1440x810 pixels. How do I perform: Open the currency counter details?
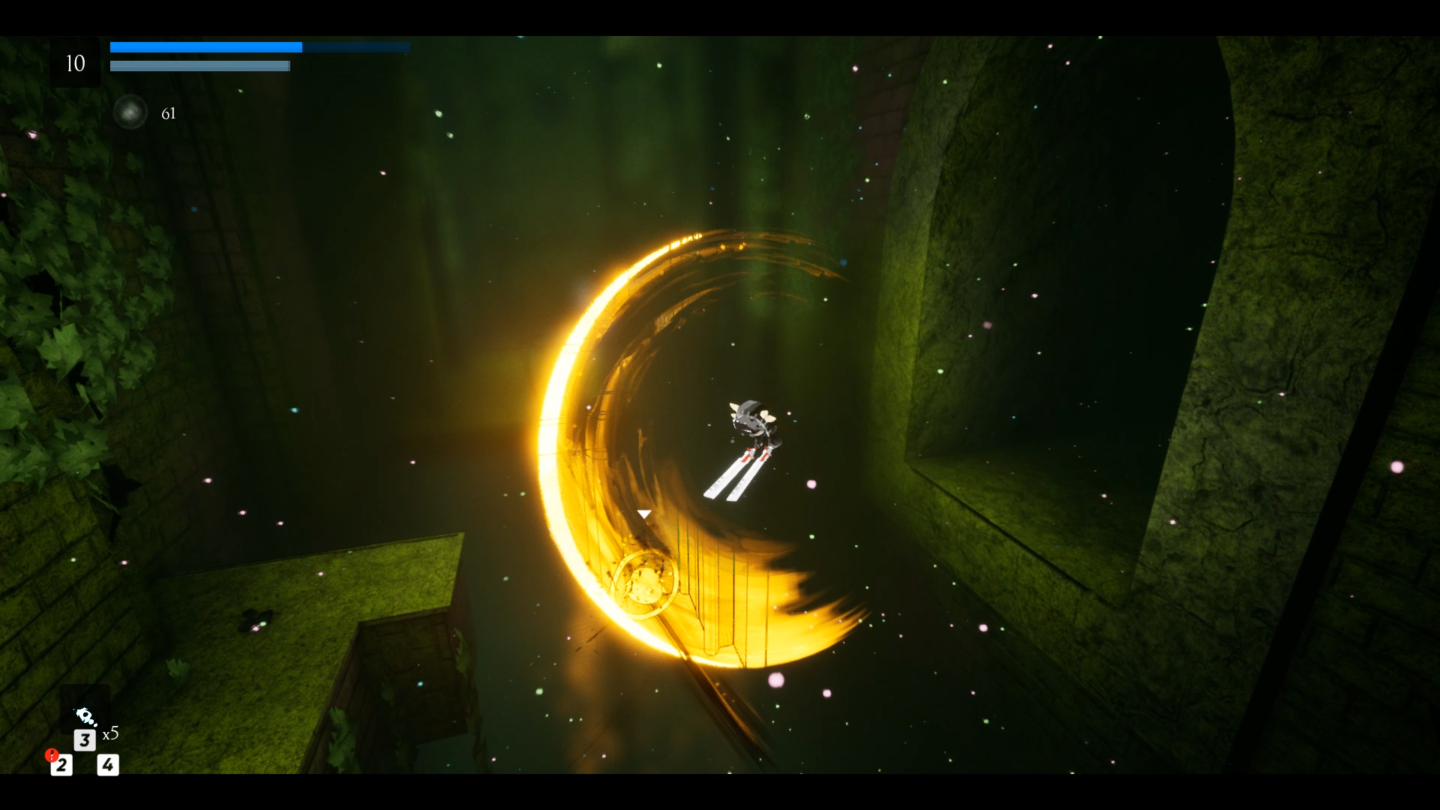point(168,112)
